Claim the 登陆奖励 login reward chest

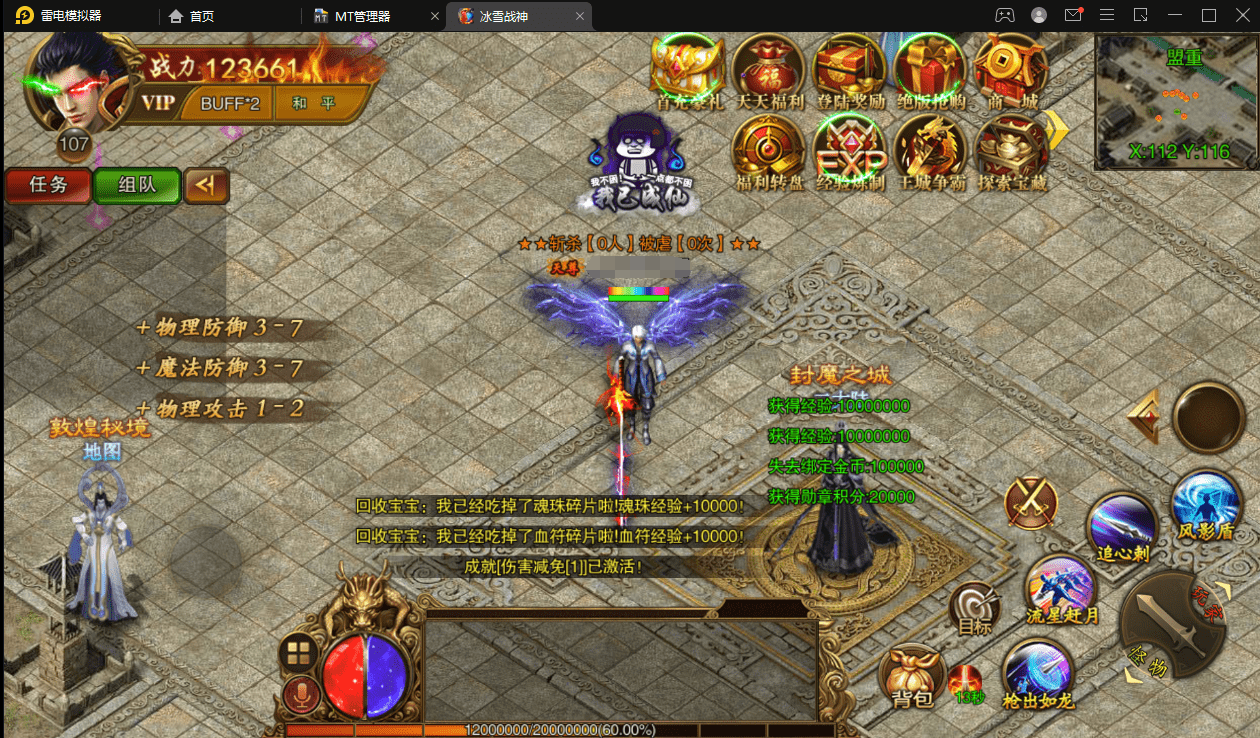coord(849,70)
